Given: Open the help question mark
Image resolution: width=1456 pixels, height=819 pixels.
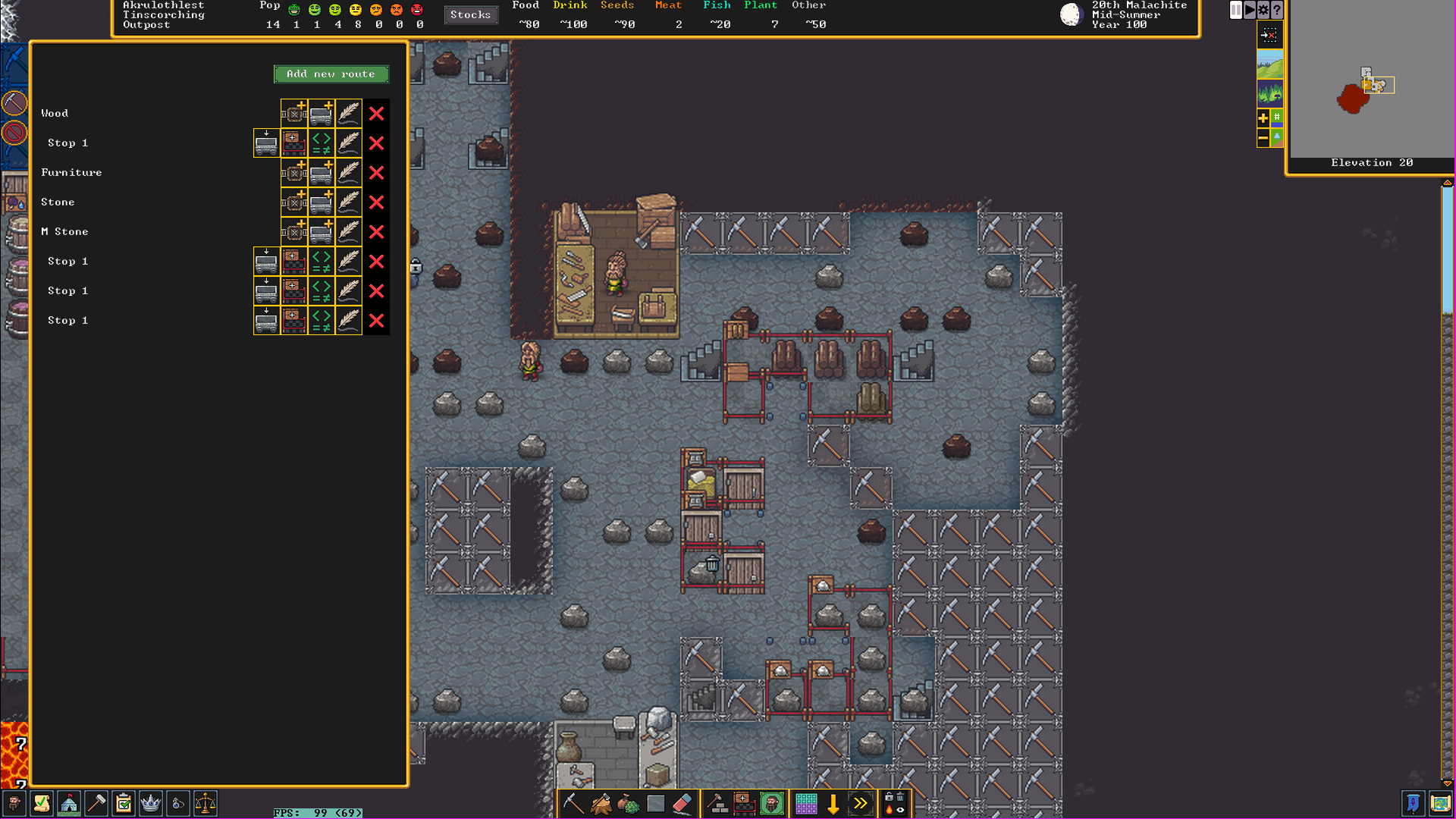Looking at the screenshot, I should pyautogui.click(x=1277, y=10).
